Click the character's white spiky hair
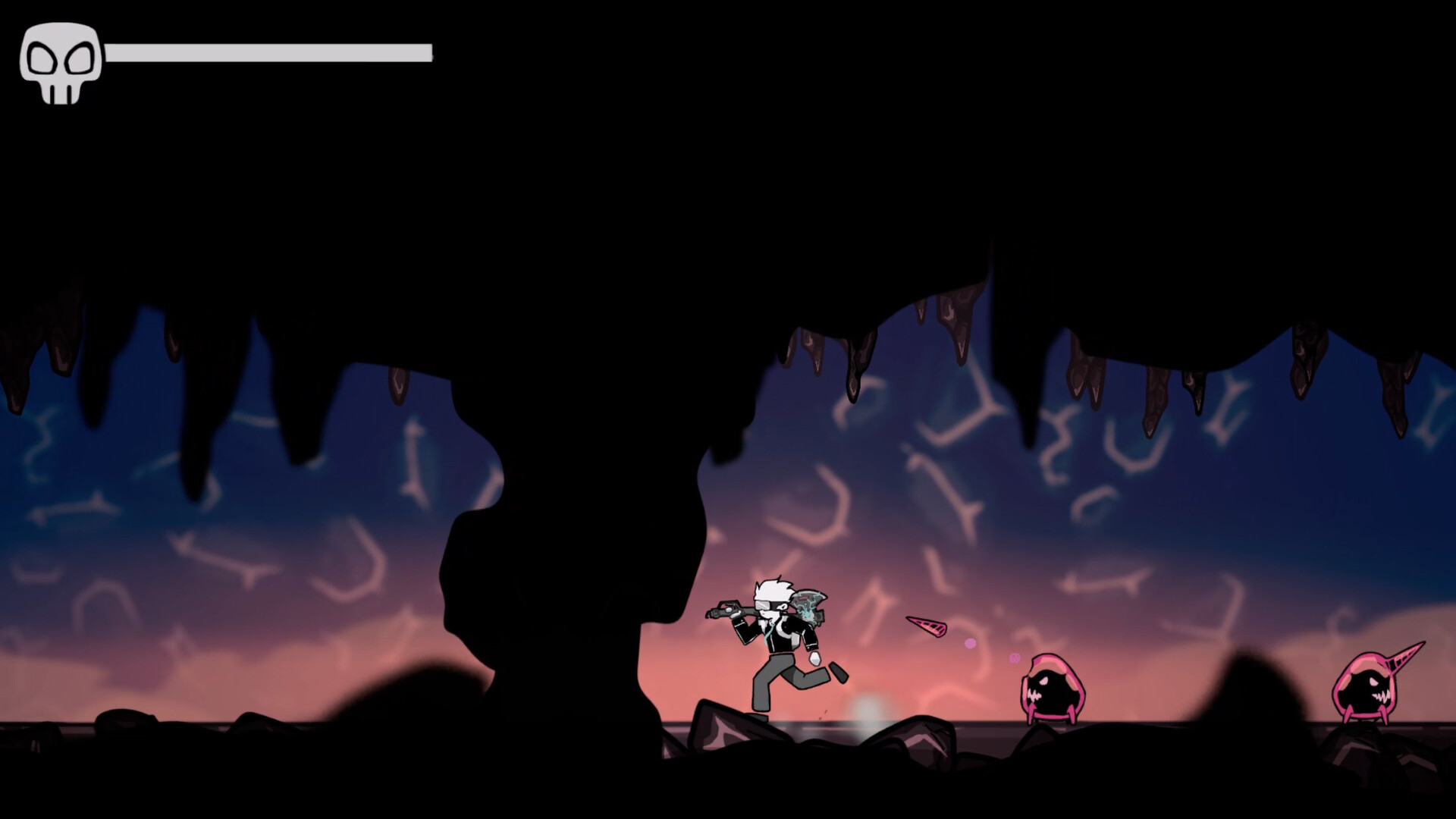The image size is (1456, 819). coord(772,588)
